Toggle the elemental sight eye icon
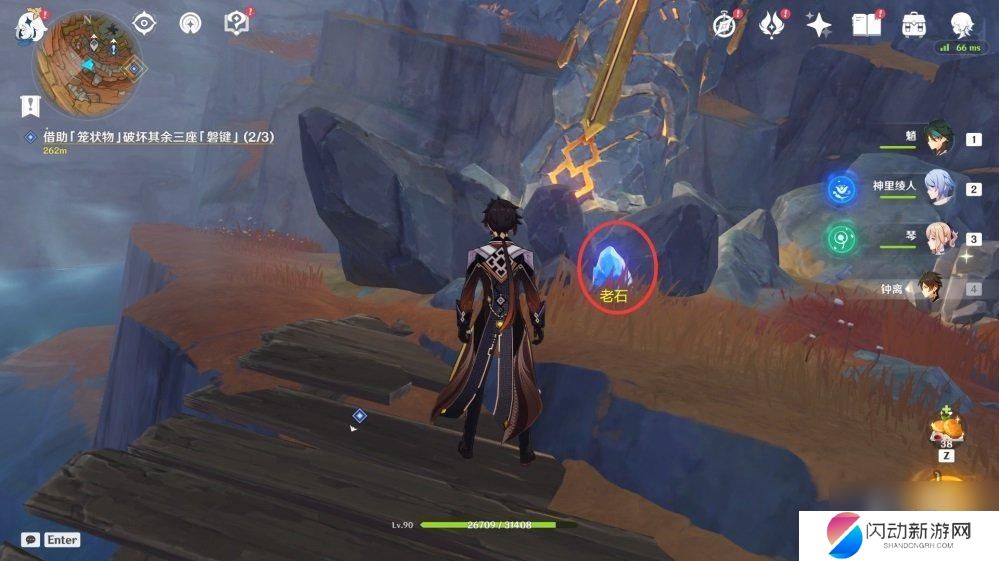 click(145, 22)
